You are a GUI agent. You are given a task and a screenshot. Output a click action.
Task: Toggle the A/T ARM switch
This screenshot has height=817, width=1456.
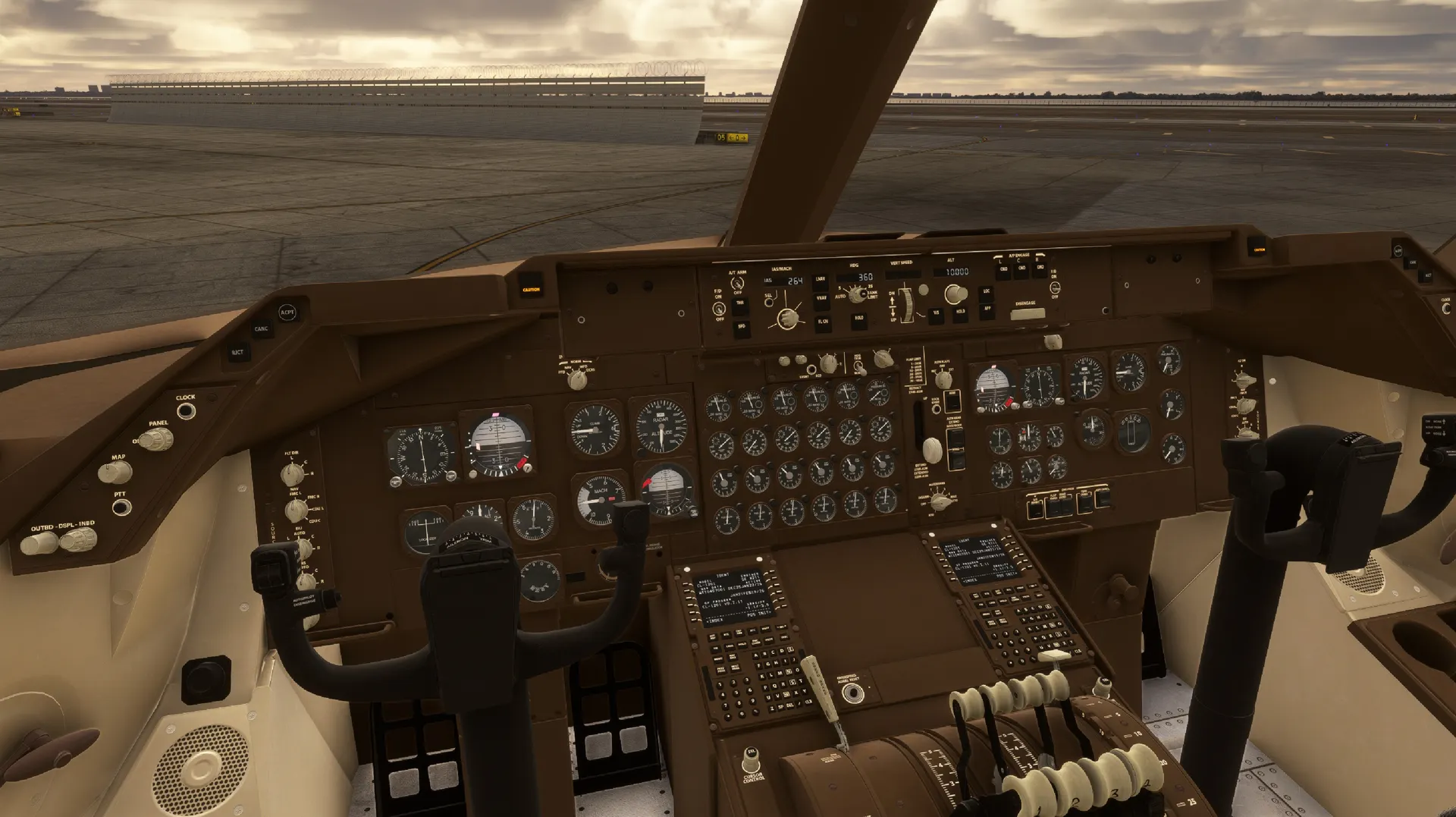click(736, 284)
